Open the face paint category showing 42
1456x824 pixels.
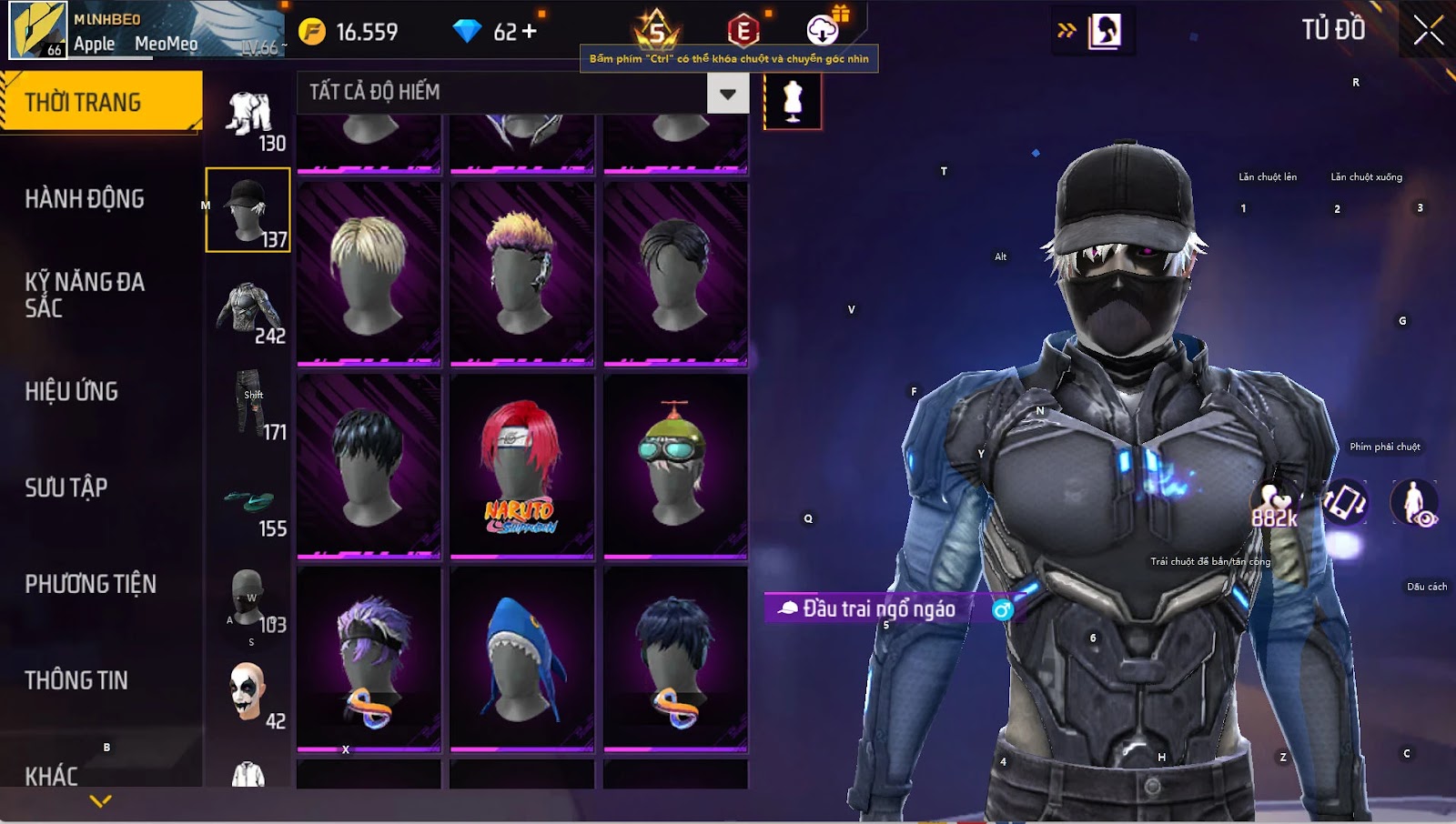coord(248,696)
